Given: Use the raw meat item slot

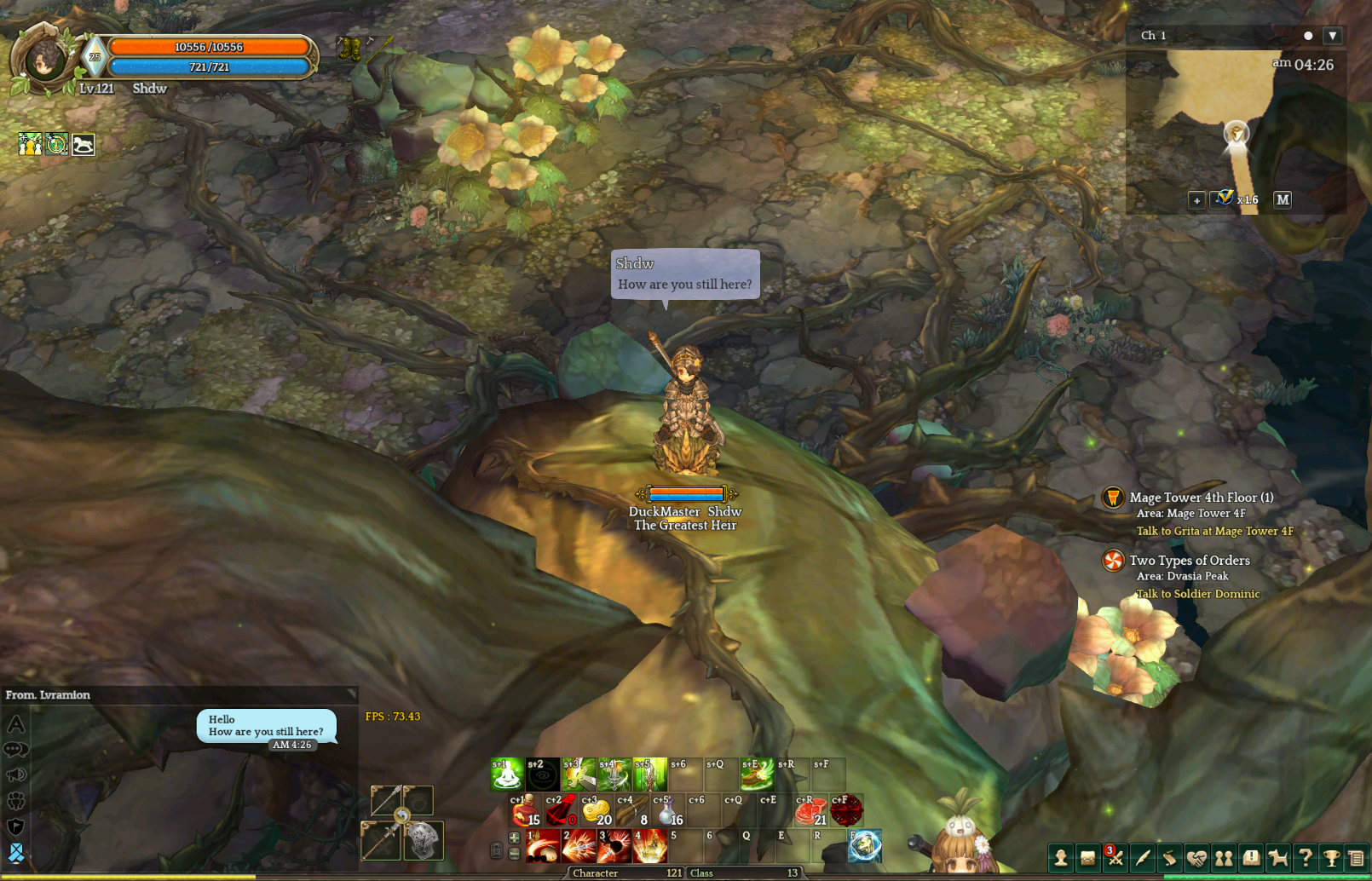Looking at the screenshot, I should pyautogui.click(x=810, y=810).
